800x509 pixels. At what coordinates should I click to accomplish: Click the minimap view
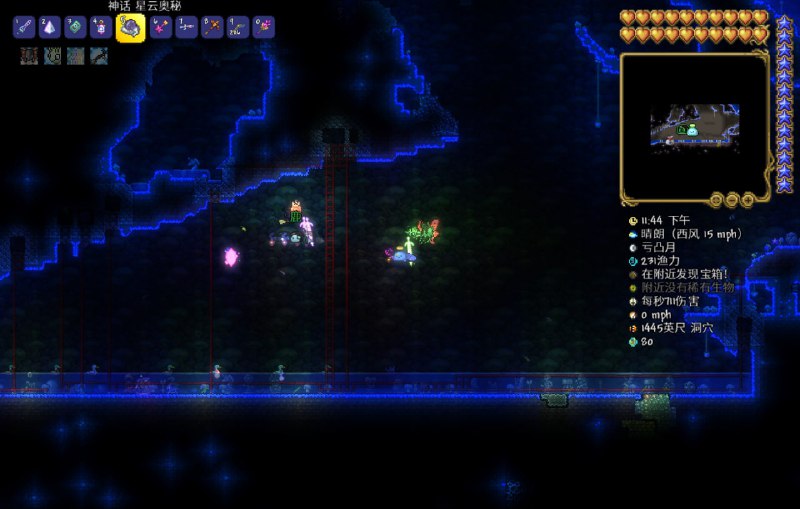pyautogui.click(x=694, y=123)
